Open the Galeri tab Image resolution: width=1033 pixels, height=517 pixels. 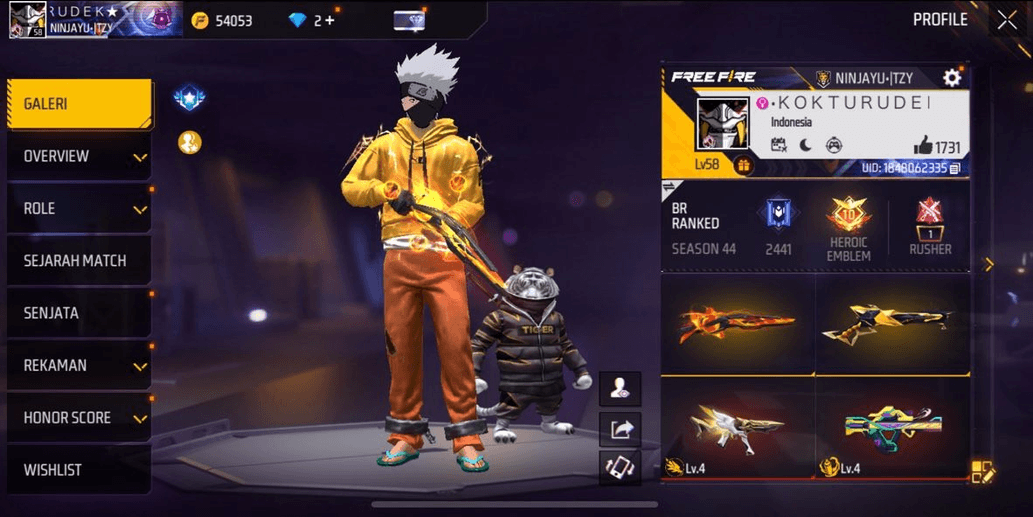click(79, 104)
